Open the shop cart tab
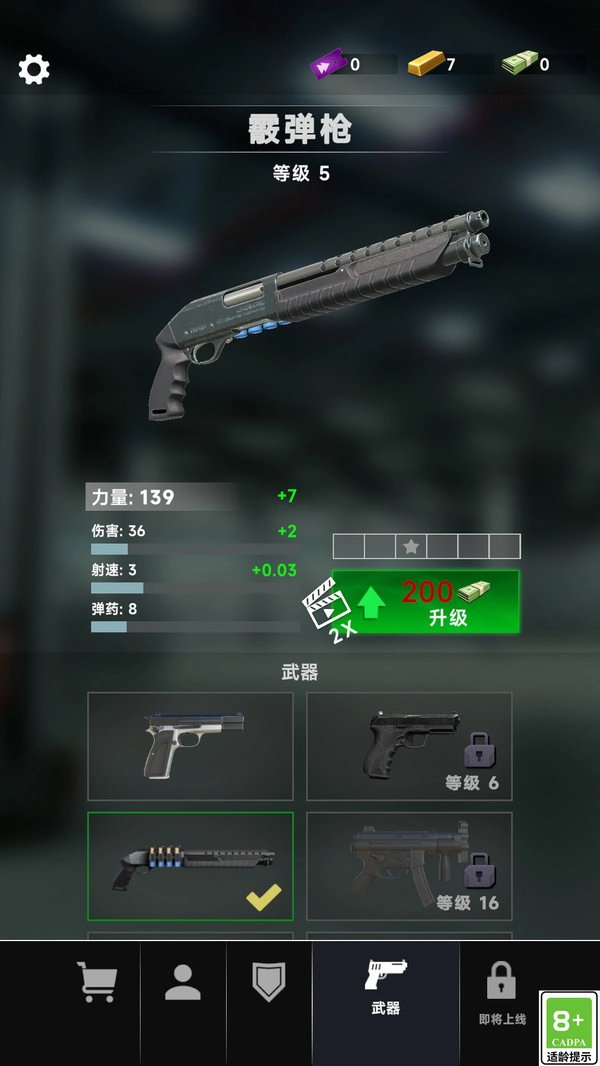The height and width of the screenshot is (1066, 600). click(97, 981)
